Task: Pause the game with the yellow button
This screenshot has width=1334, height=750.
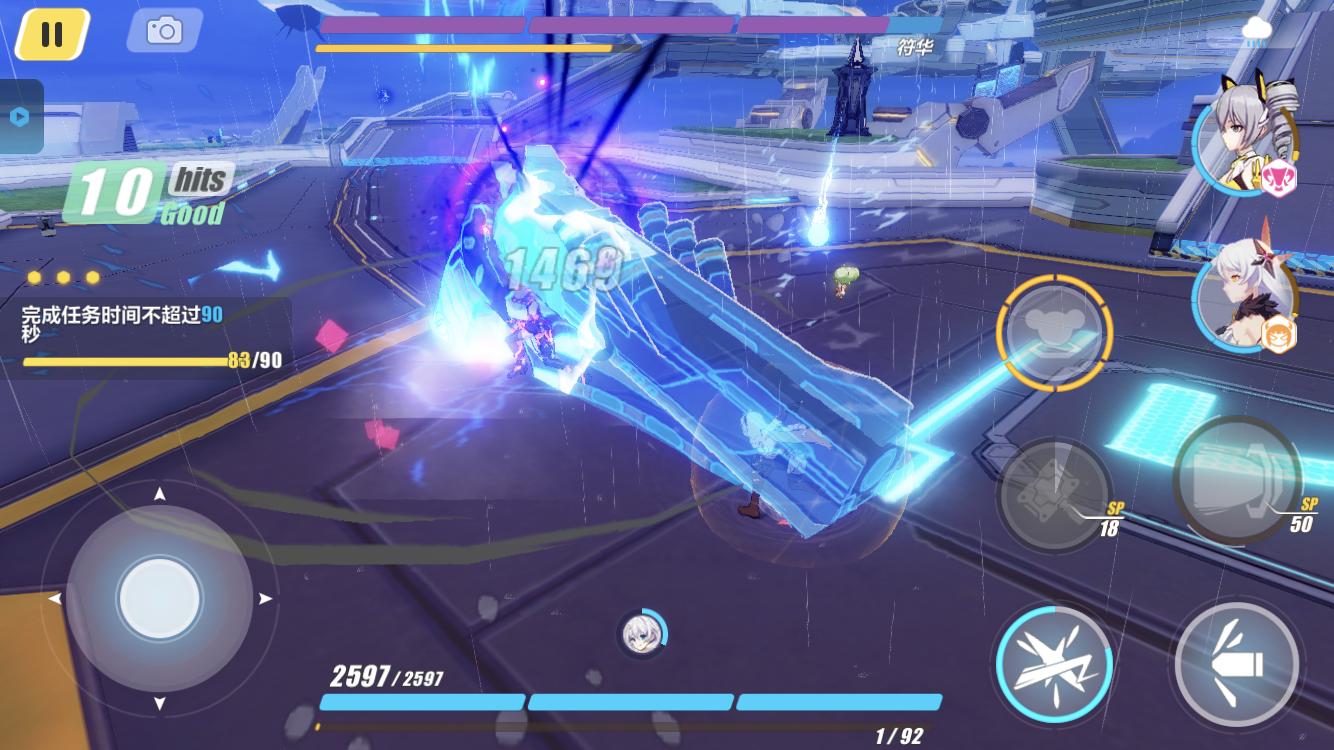Action: 52,34
